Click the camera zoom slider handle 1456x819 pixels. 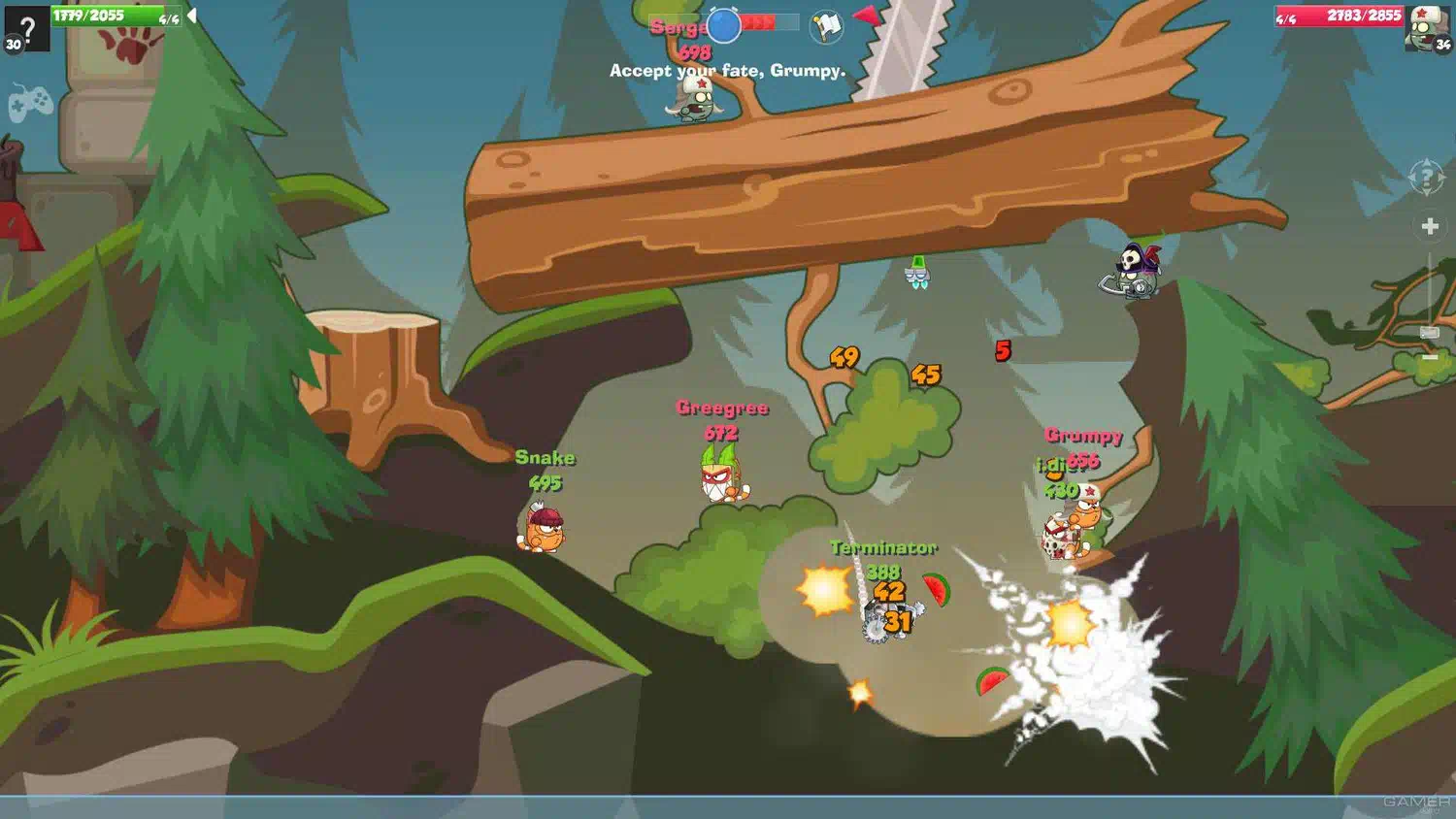tap(1430, 333)
